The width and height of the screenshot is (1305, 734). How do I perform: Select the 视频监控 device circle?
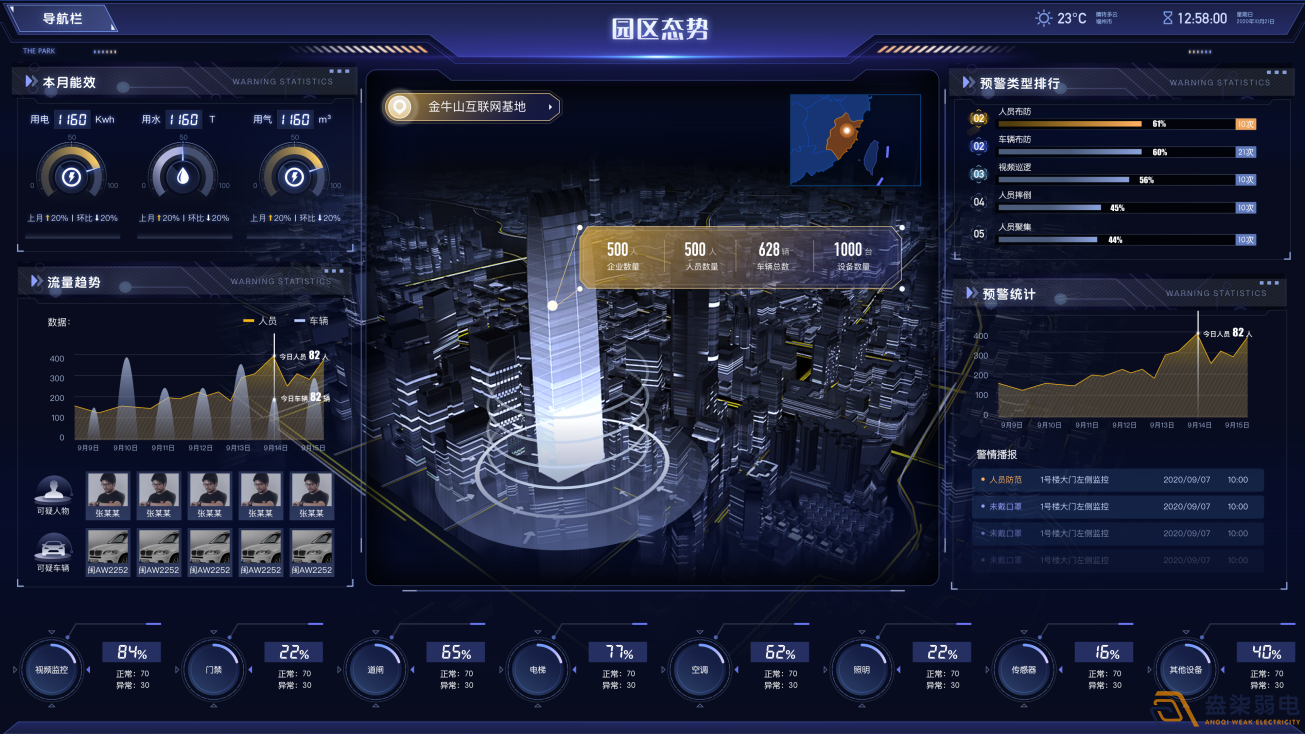point(51,669)
